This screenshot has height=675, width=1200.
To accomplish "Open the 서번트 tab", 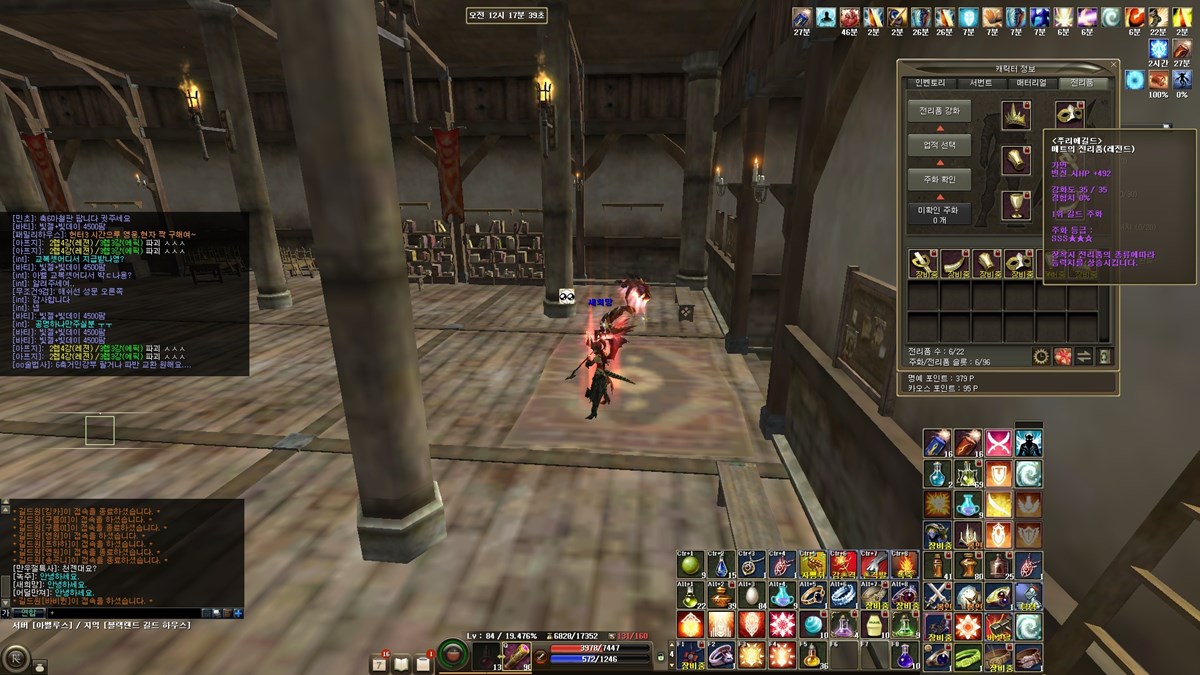I will coord(974,83).
